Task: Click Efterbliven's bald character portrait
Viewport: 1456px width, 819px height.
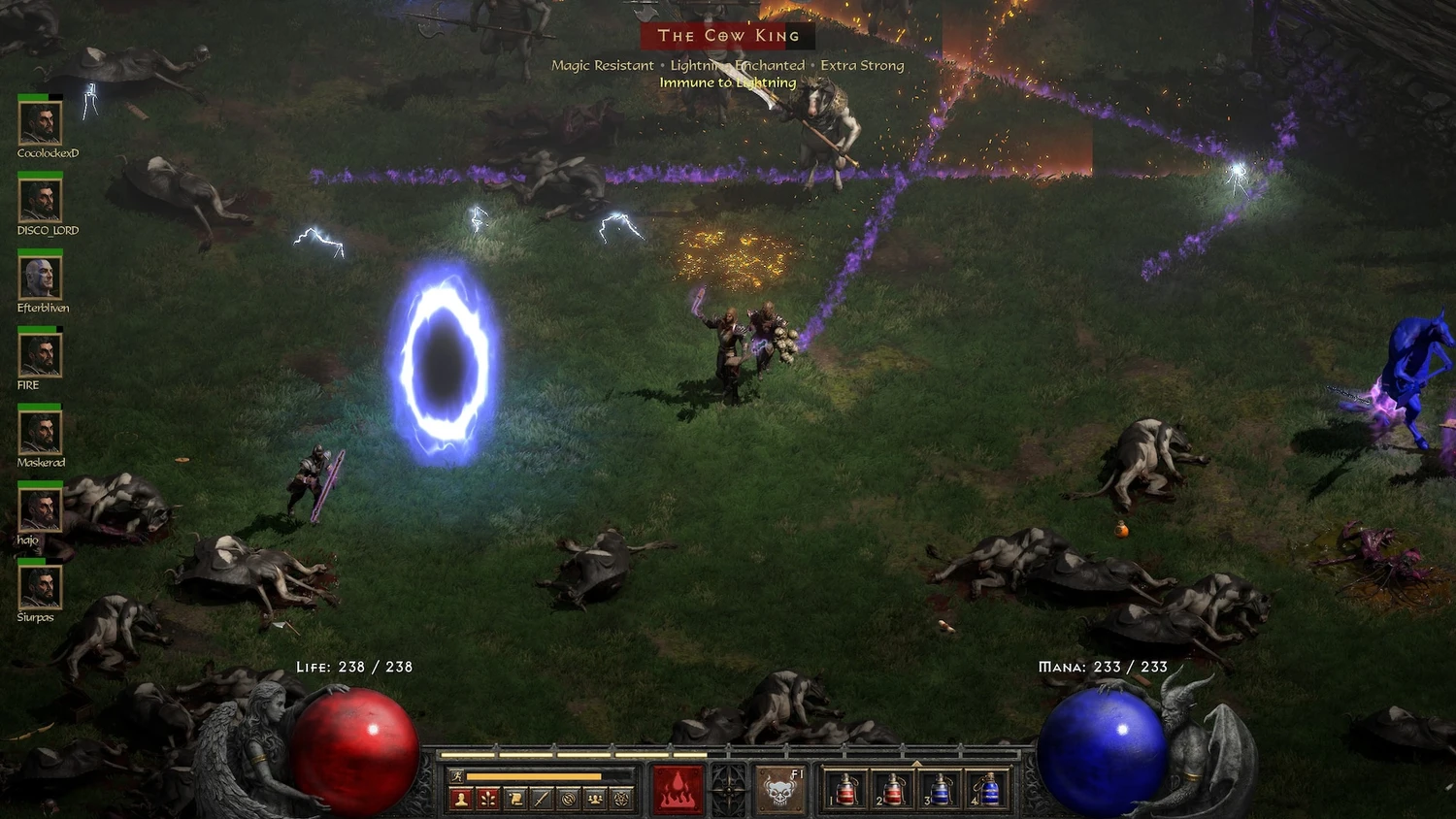Action: pyautogui.click(x=40, y=278)
